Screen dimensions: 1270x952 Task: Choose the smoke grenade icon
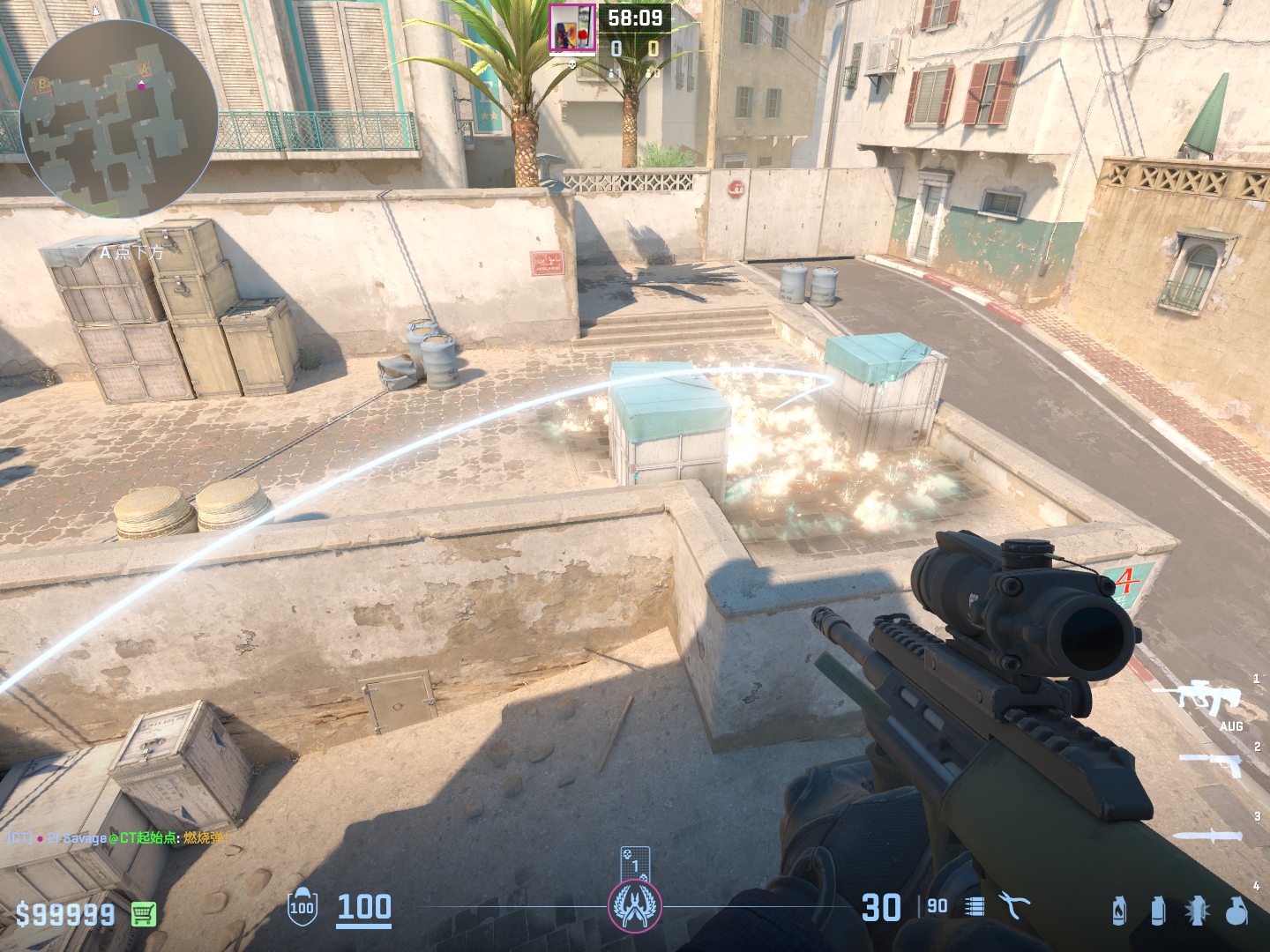coord(1158,911)
